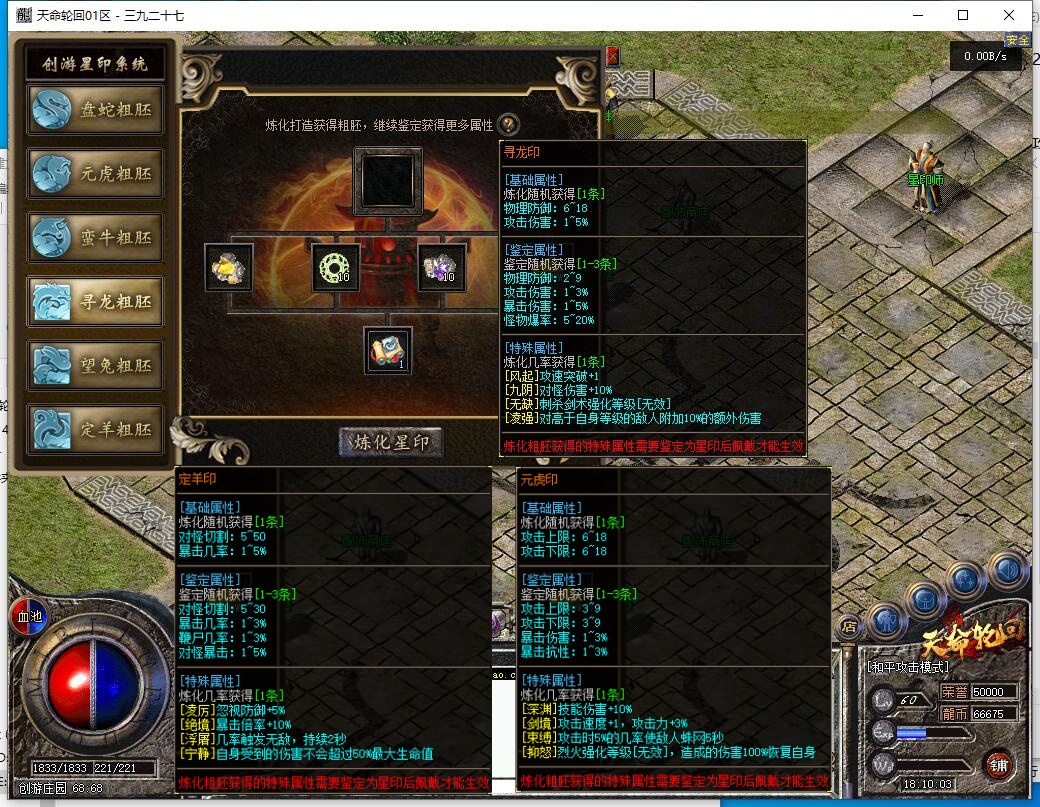Pick the 定羊粗胚 entry

point(95,430)
